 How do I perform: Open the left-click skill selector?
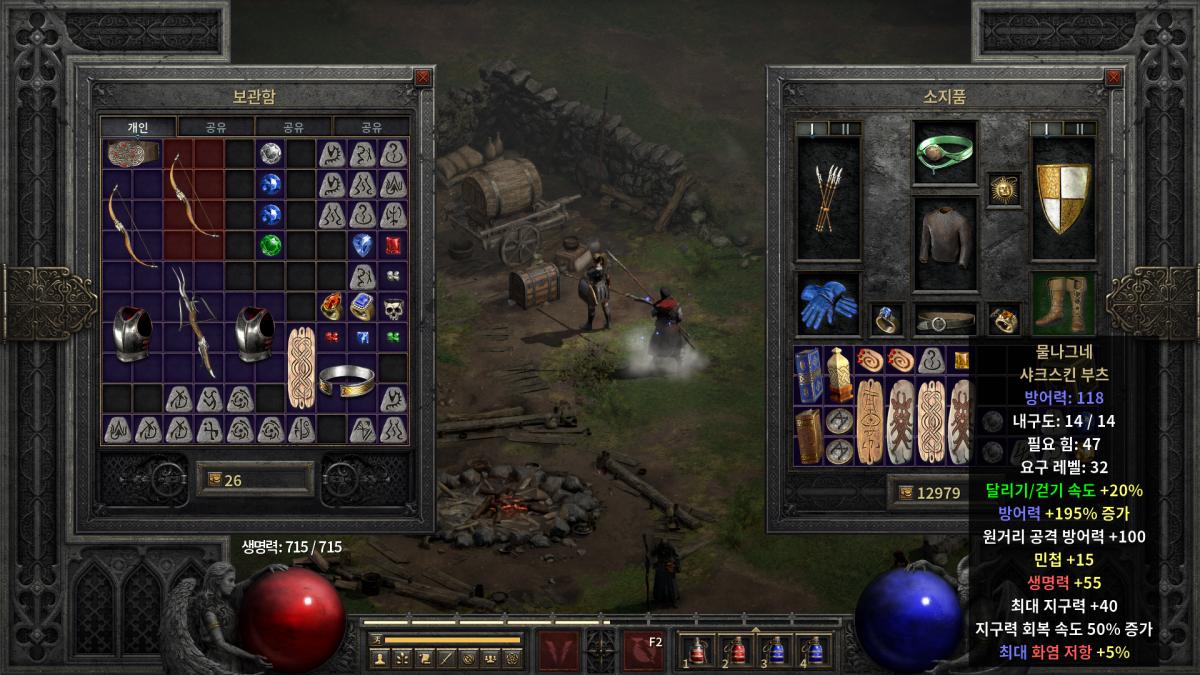pos(559,651)
